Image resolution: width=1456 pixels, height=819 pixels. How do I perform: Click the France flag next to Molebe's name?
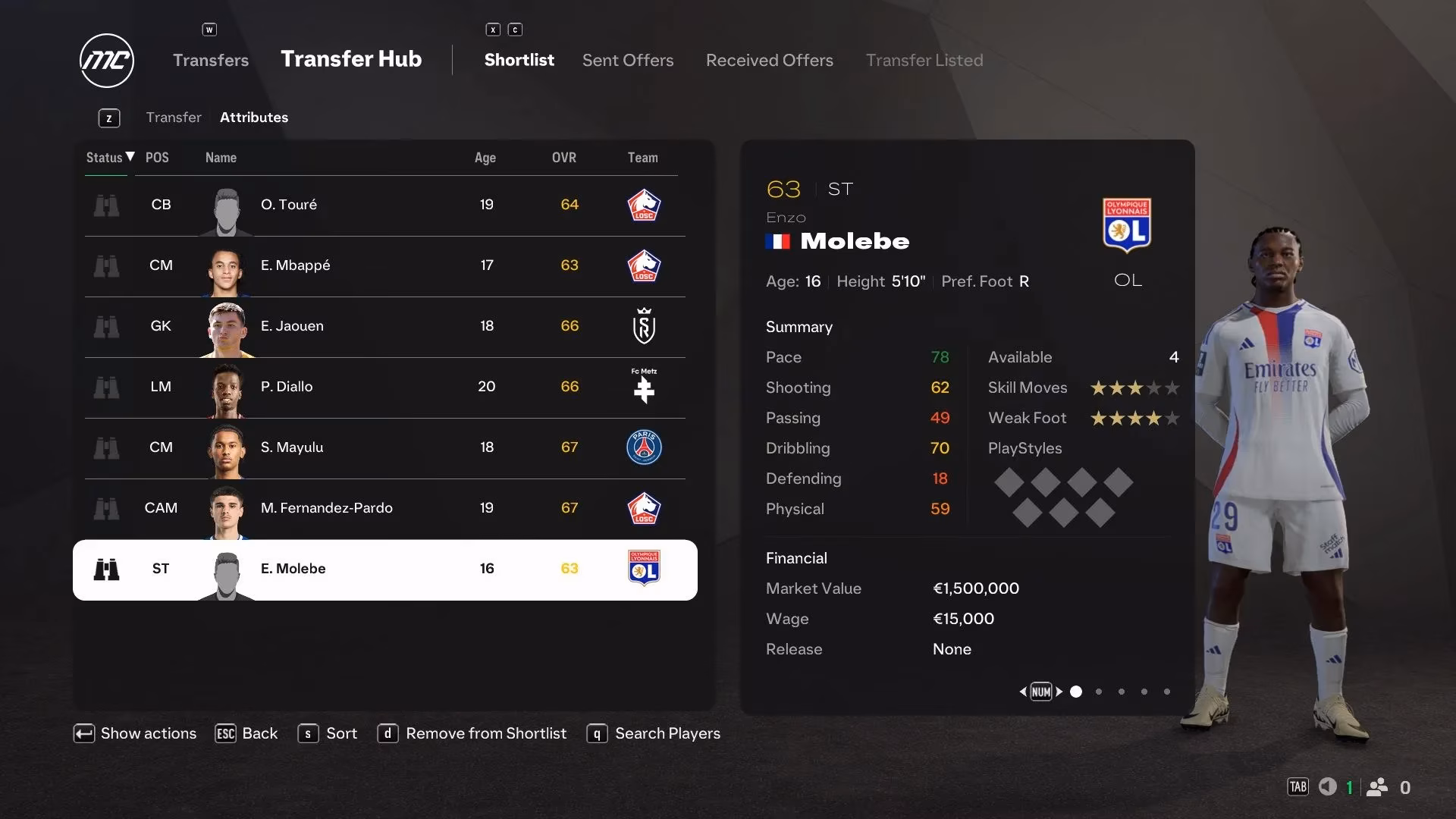(x=778, y=241)
